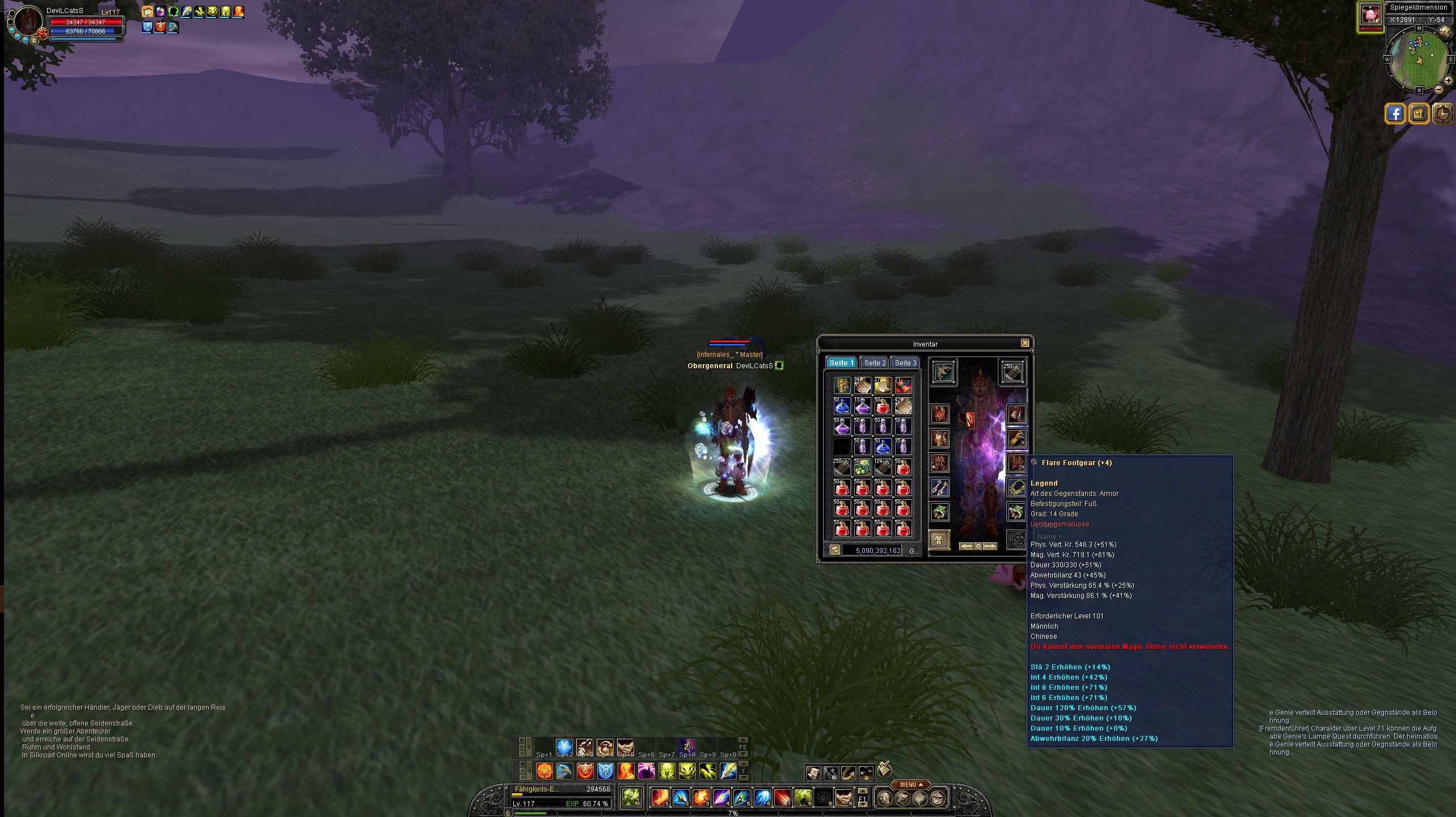1456x817 pixels.
Task: Activate the hawk skill on the hotbar
Action: 564,770
